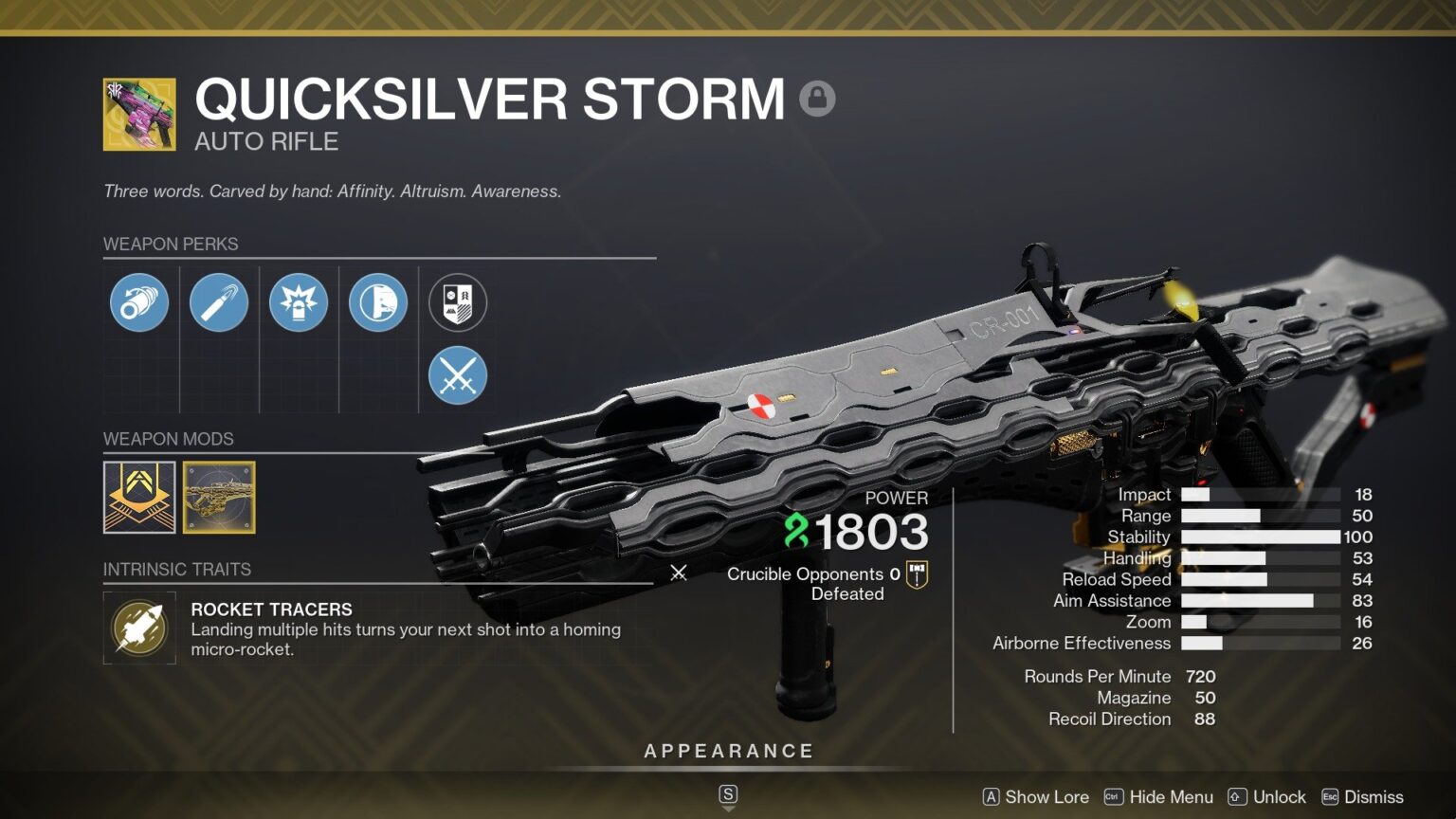Click the Stability stat bar
This screenshot has height=819, width=1456.
pos(1261,537)
